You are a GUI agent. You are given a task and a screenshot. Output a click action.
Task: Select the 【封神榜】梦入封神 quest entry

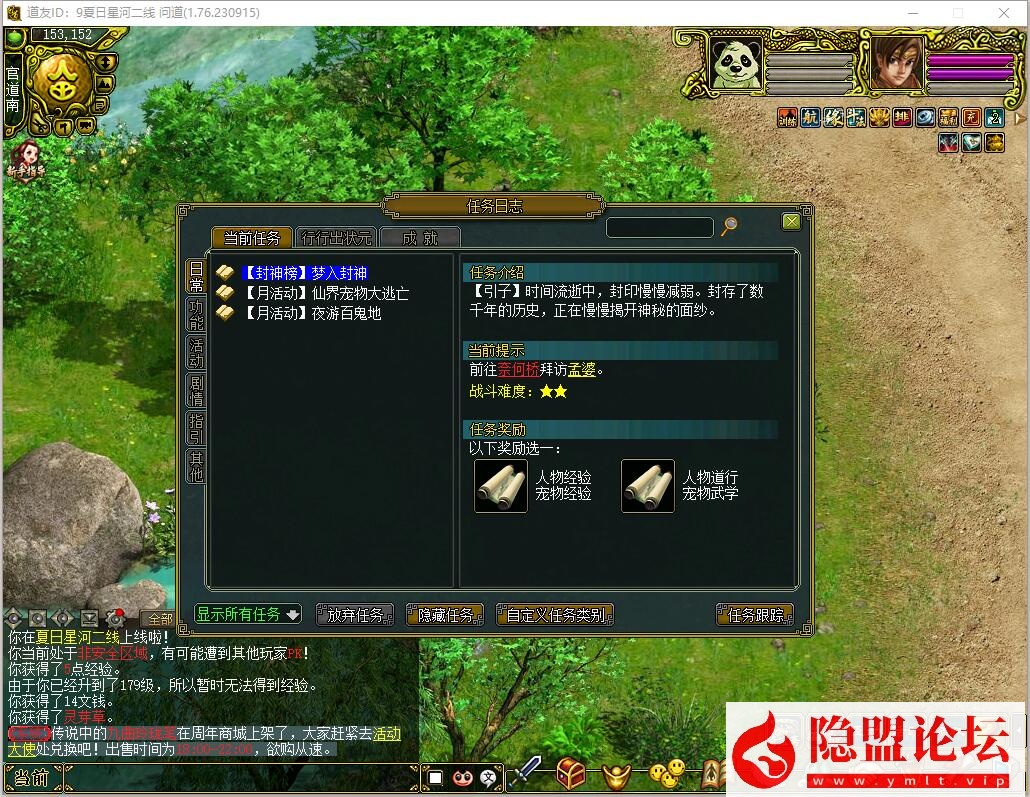click(304, 273)
